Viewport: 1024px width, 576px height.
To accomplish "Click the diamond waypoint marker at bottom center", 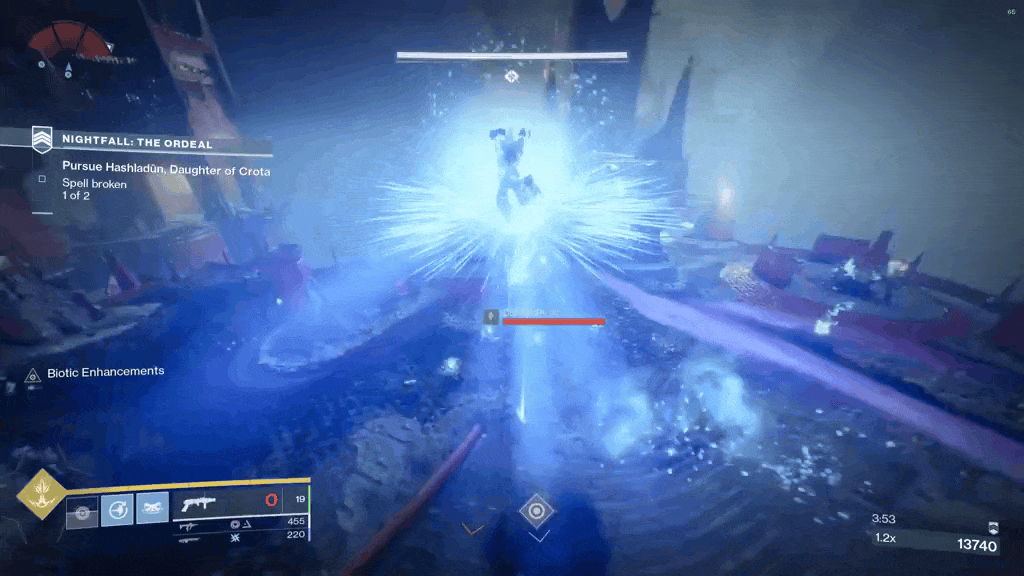I will (536, 511).
